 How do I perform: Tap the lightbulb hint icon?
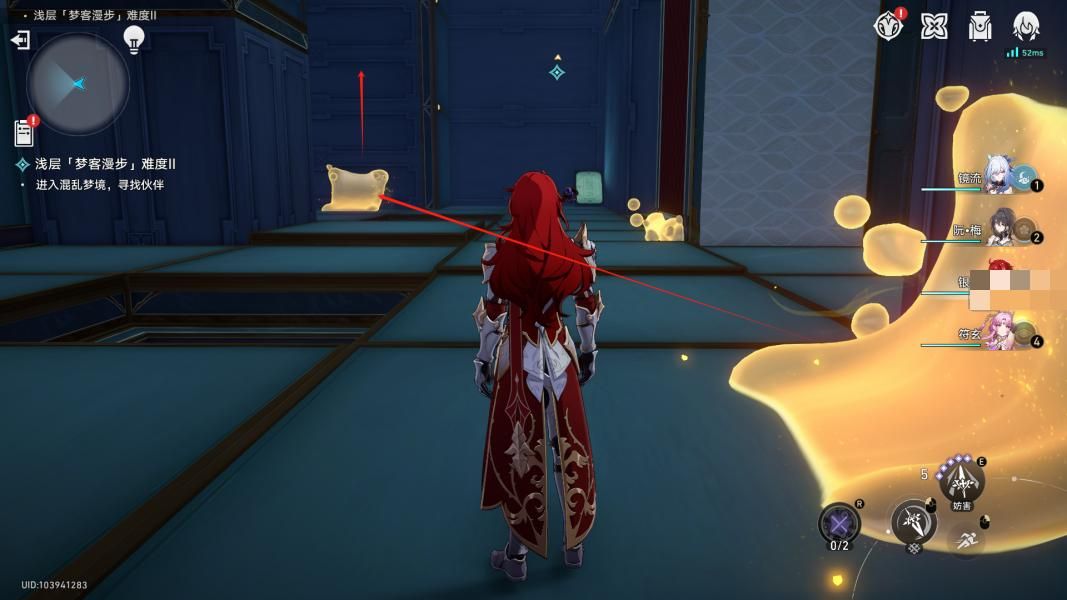click(x=134, y=39)
